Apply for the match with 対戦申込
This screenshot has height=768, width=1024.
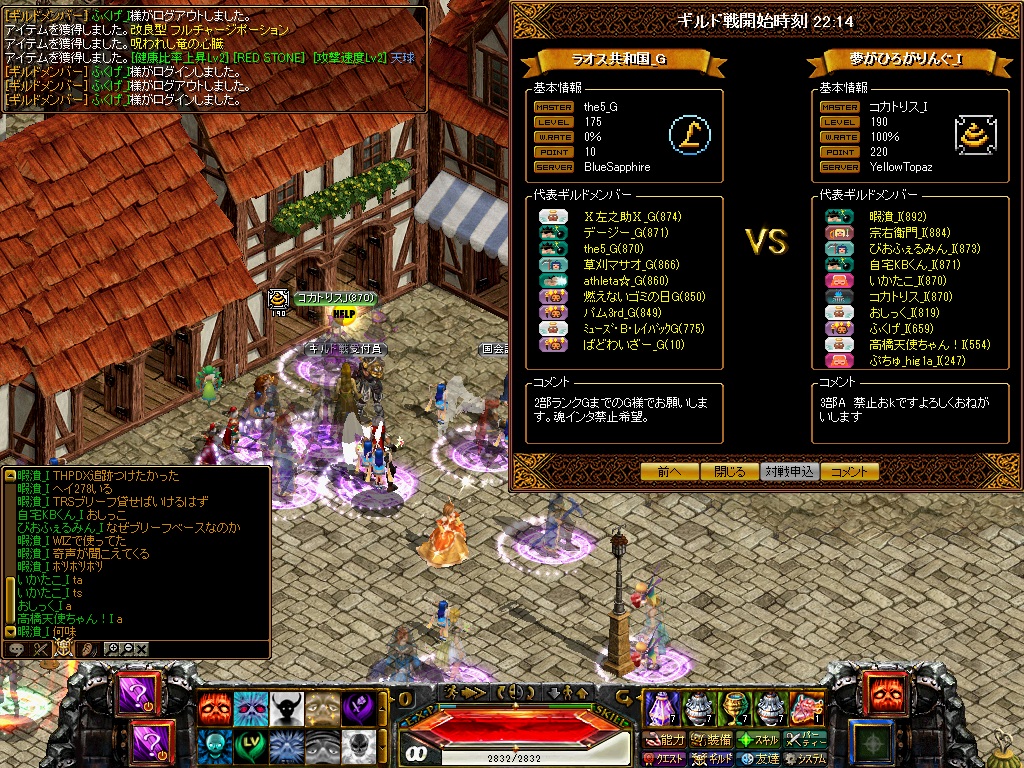click(x=790, y=472)
